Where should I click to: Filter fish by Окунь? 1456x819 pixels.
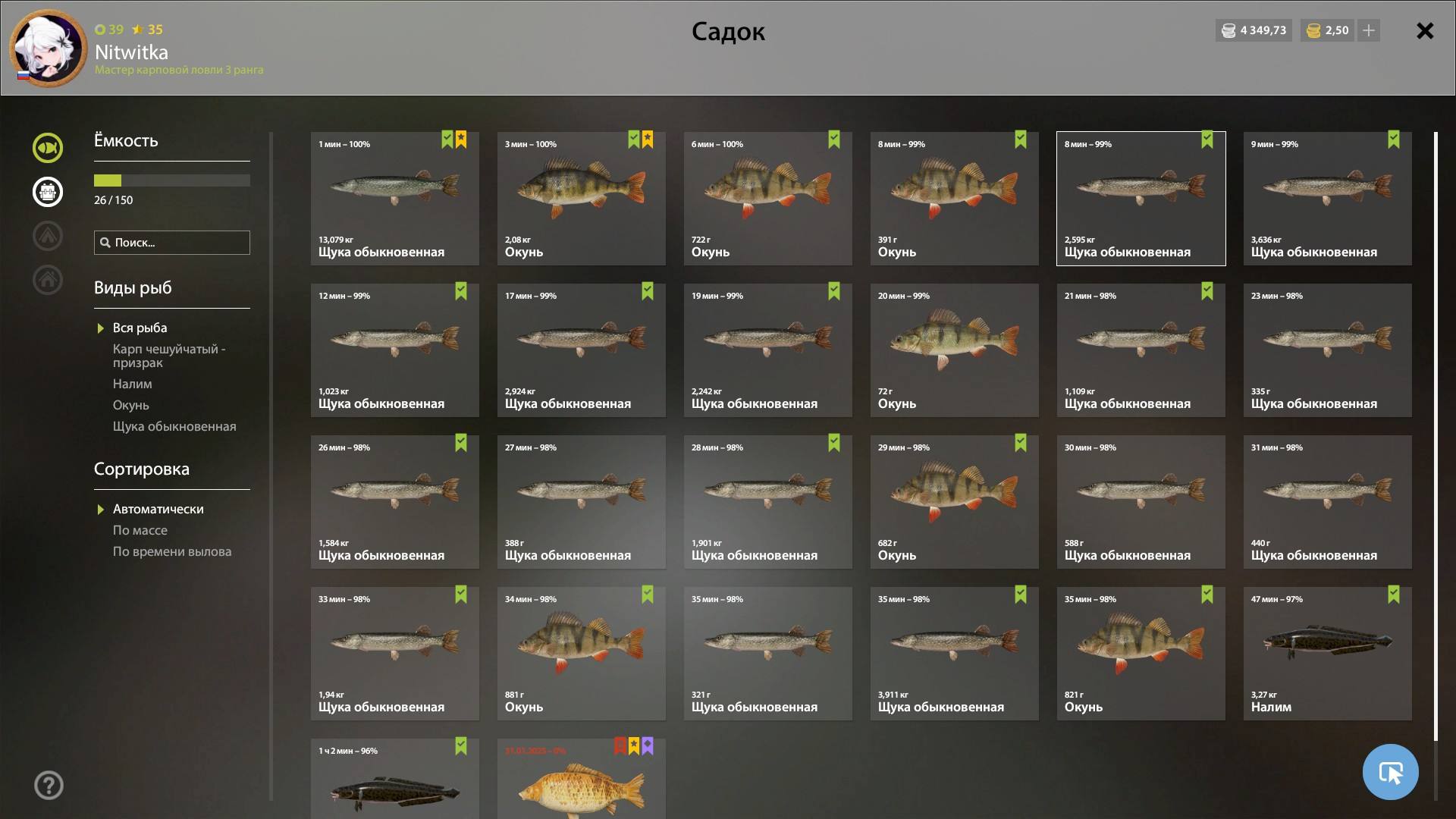tap(131, 406)
